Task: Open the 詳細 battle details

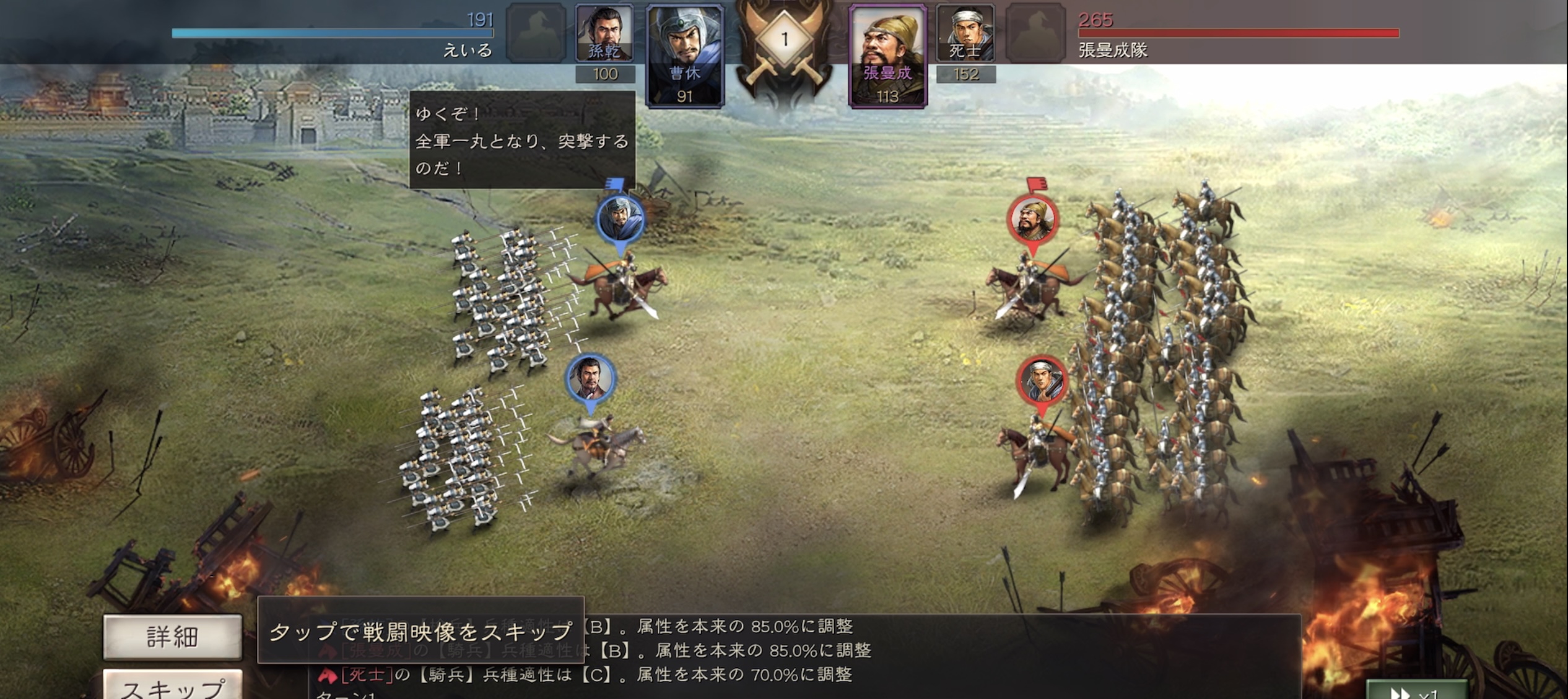Action: (x=172, y=636)
